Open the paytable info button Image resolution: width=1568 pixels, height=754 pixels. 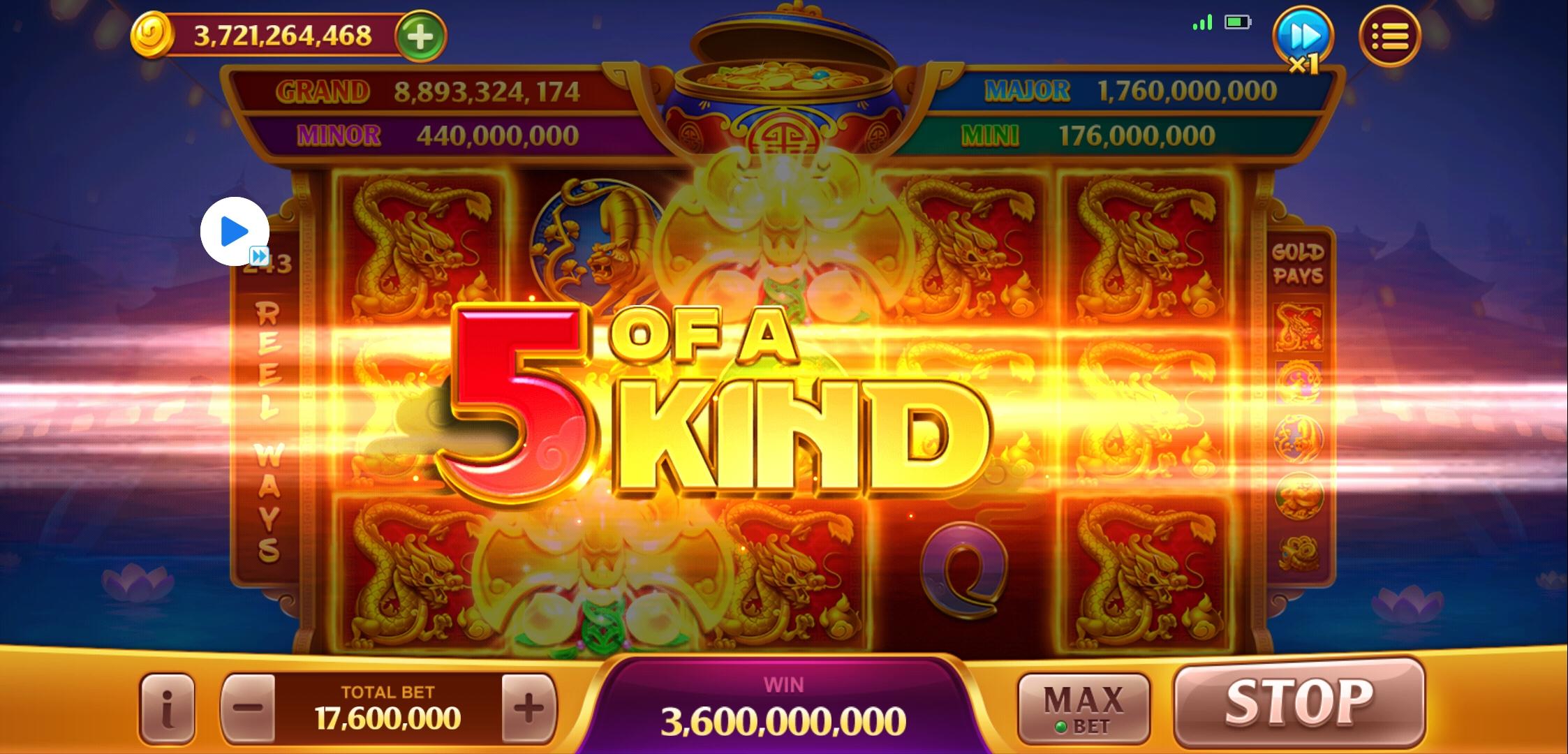(168, 709)
